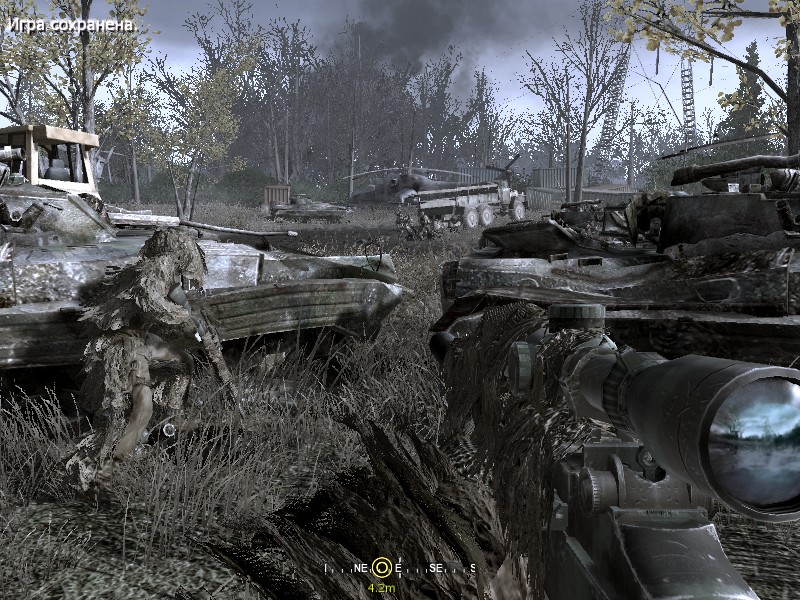This screenshot has width=800, height=600.
Task: Click the yellow objective marker on the compass
Action: click(x=382, y=566)
